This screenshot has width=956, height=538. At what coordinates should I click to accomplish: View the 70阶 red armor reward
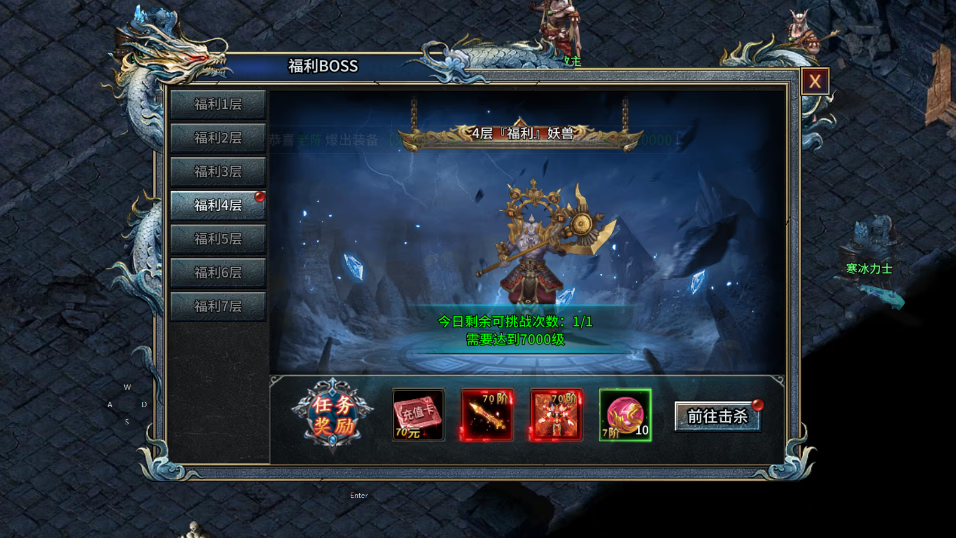556,415
